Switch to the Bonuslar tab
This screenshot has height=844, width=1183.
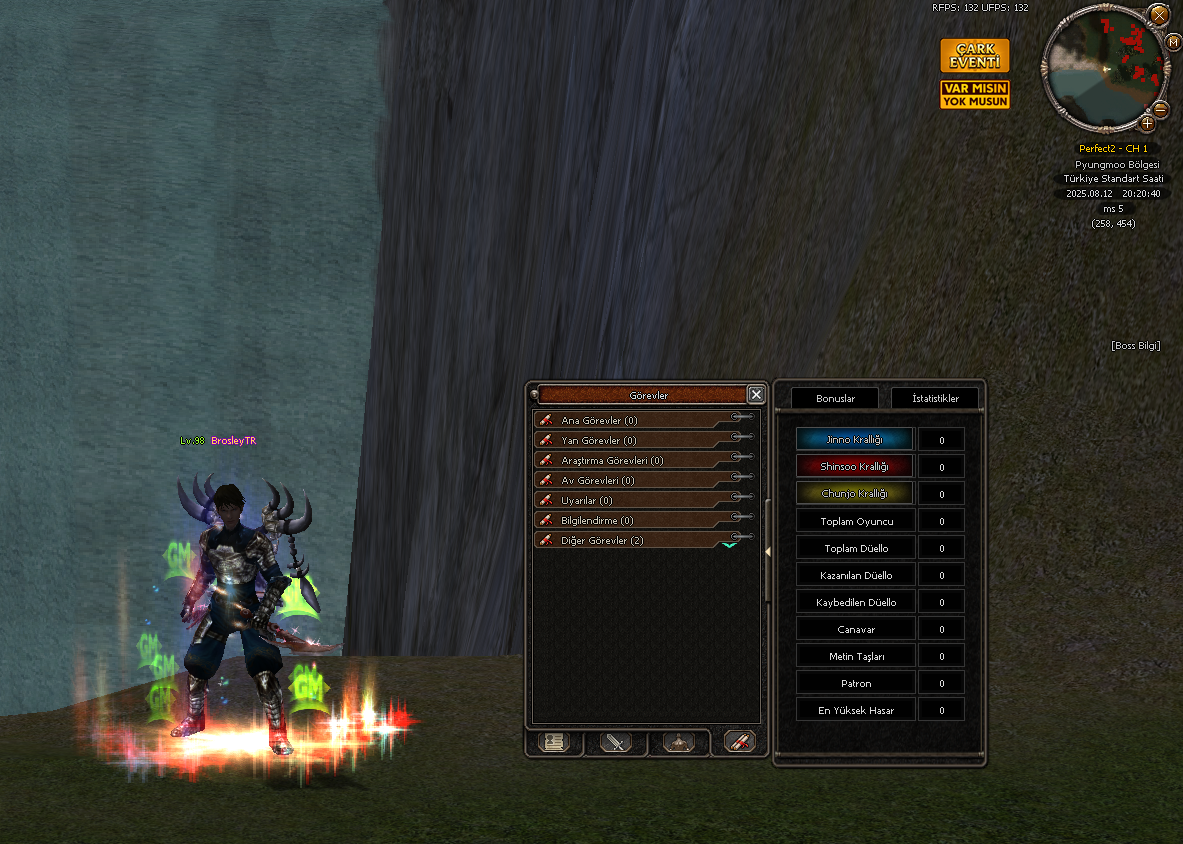(x=835, y=398)
